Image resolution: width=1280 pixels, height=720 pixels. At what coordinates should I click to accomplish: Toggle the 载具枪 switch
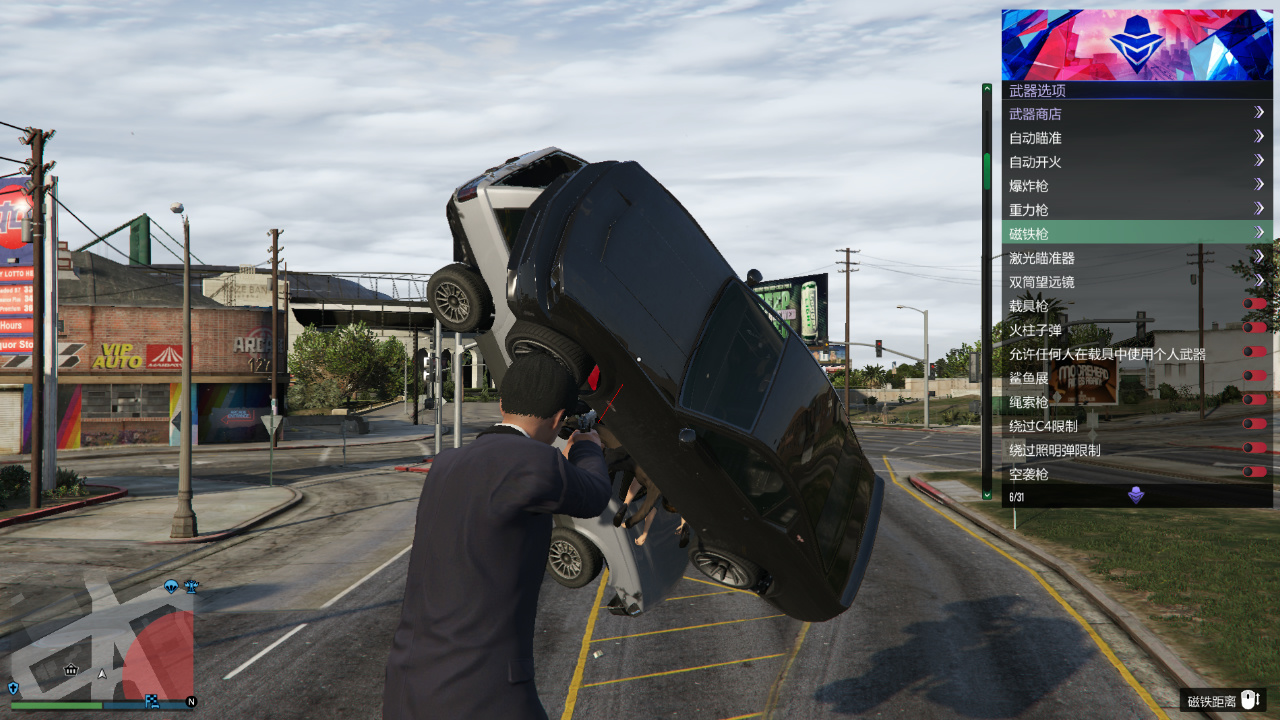click(1254, 304)
